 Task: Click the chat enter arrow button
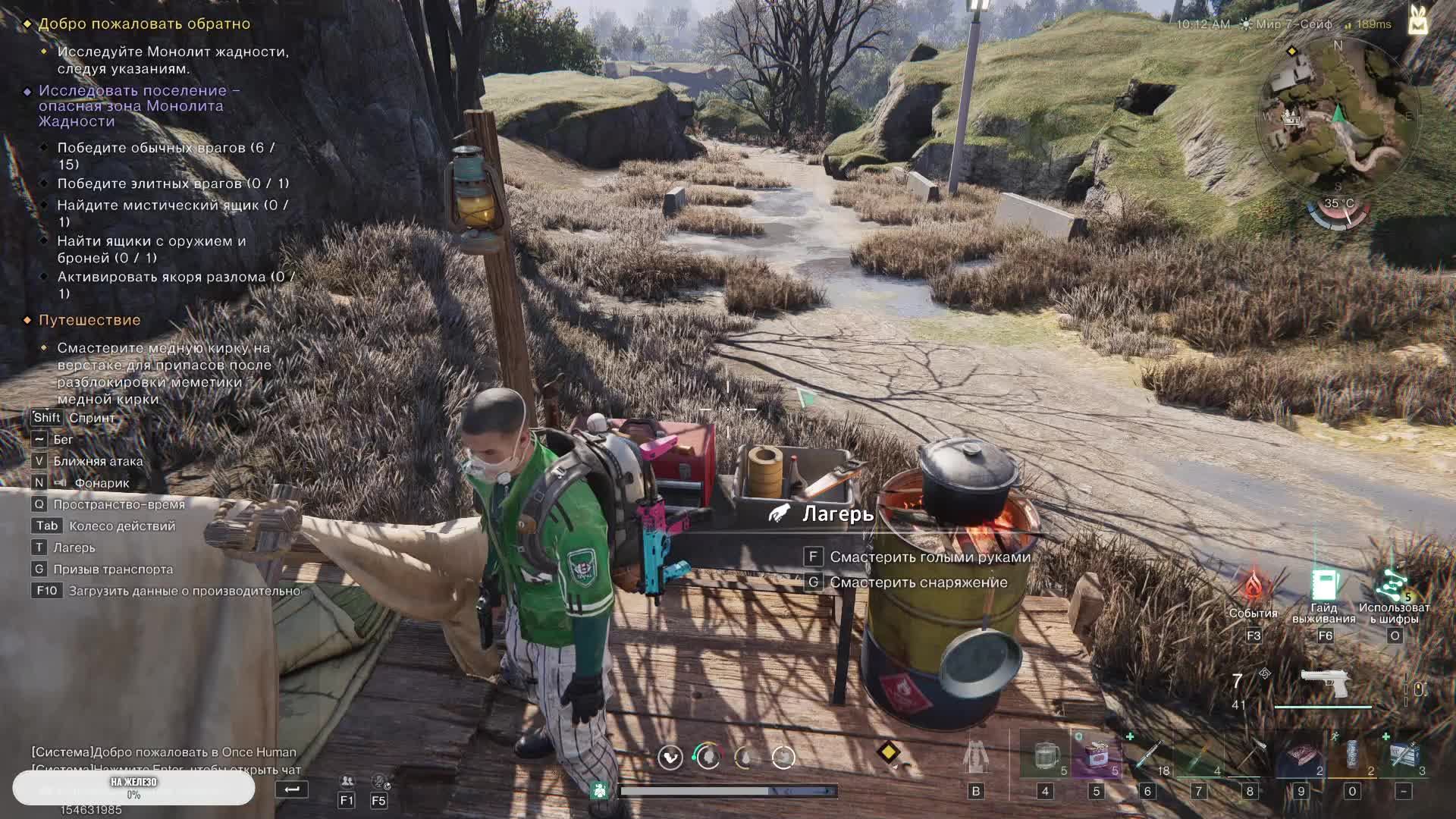point(292,789)
